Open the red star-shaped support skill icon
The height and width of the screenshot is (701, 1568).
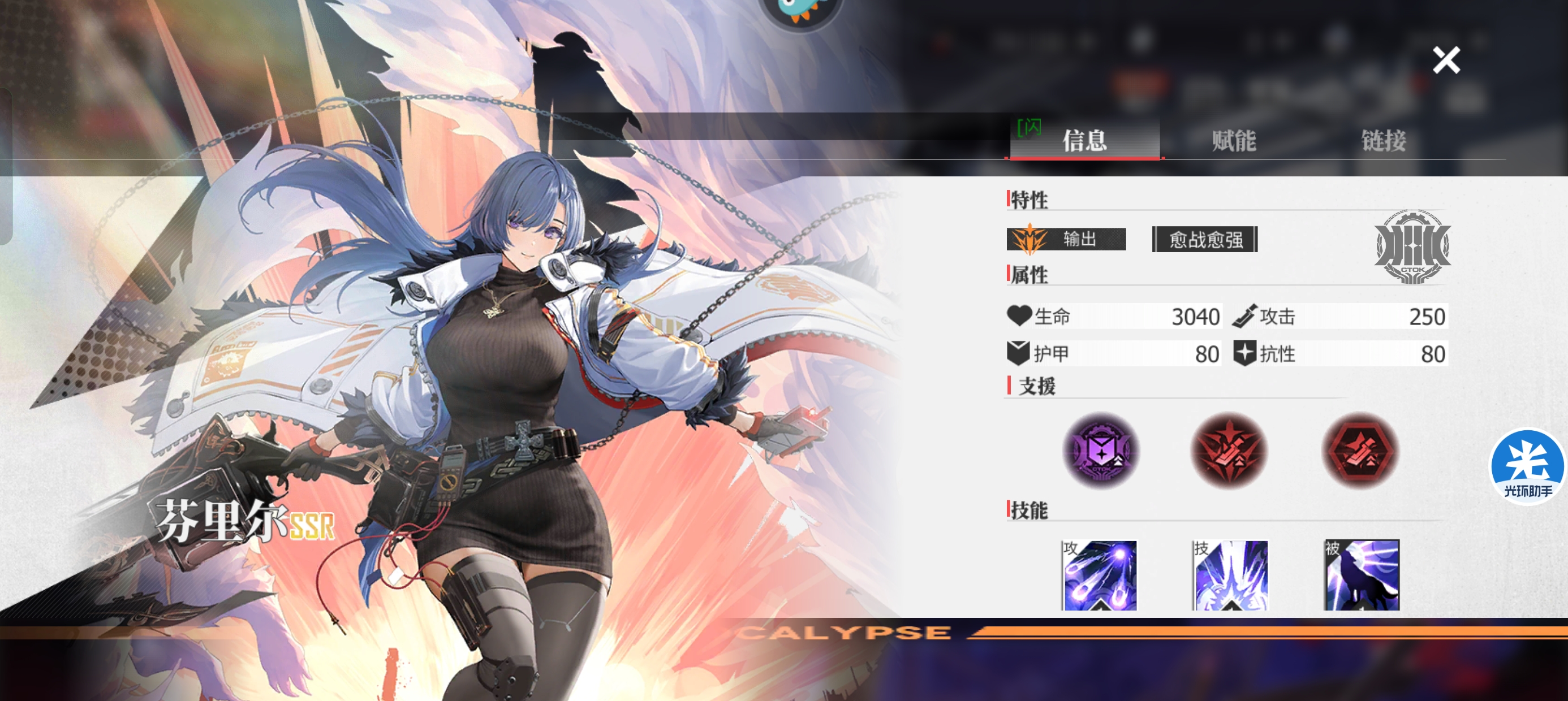1229,451
